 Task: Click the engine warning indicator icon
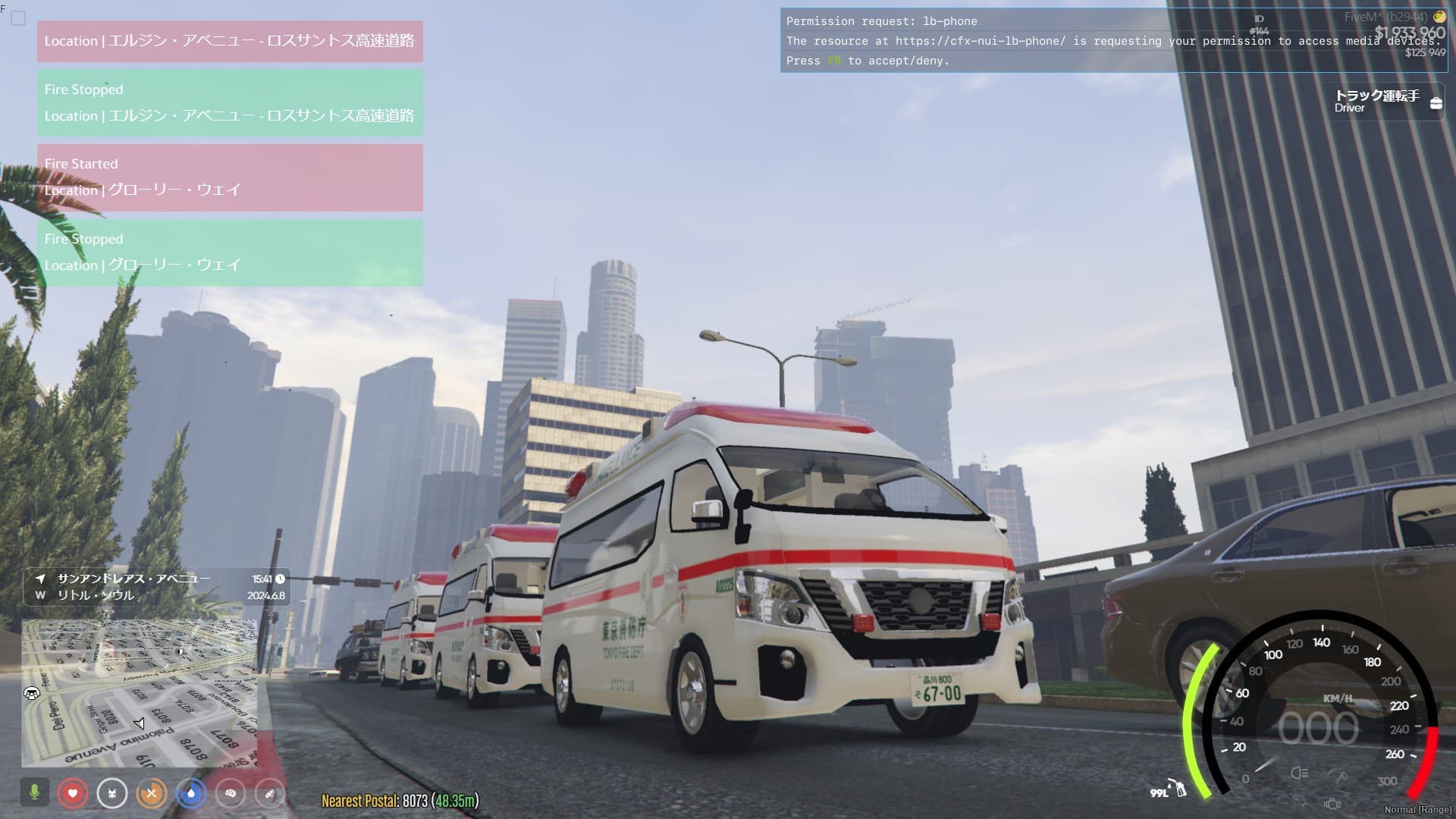pyautogui.click(x=1332, y=803)
